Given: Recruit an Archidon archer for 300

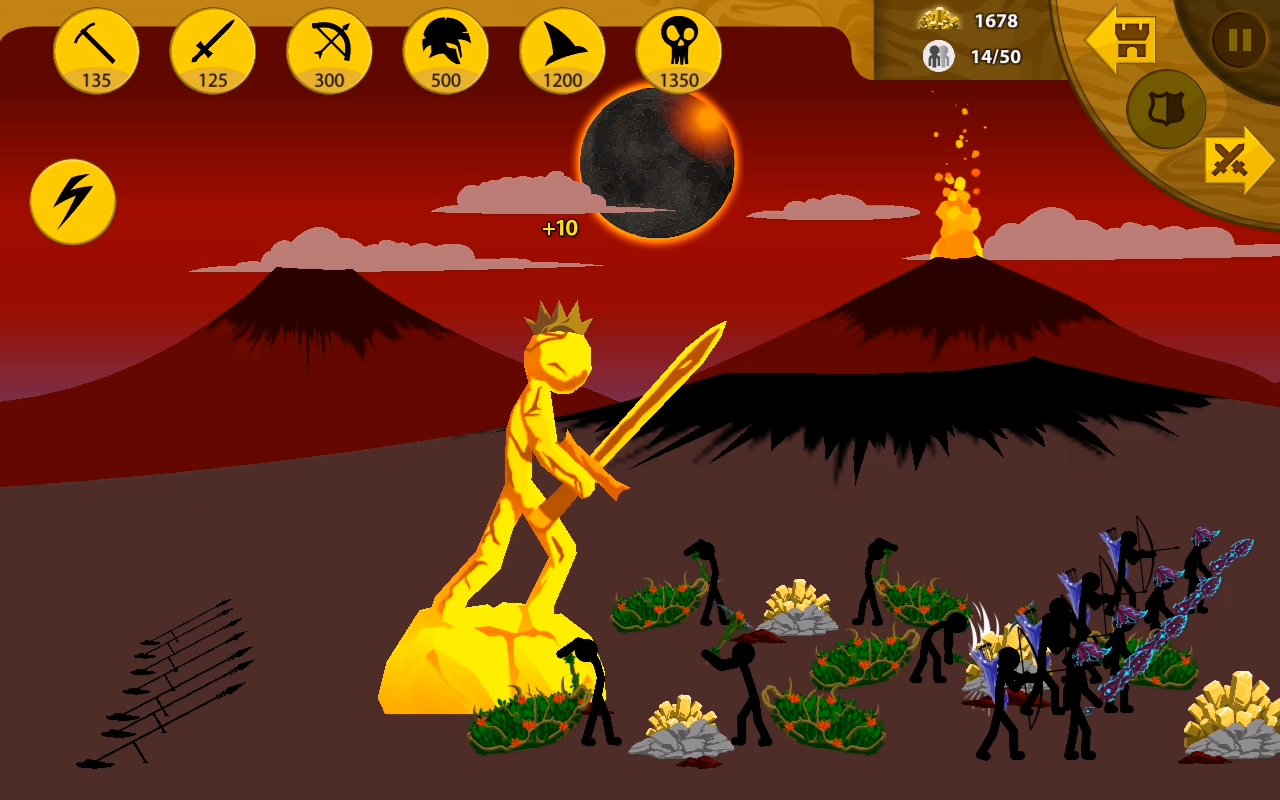Looking at the screenshot, I should (x=329, y=51).
